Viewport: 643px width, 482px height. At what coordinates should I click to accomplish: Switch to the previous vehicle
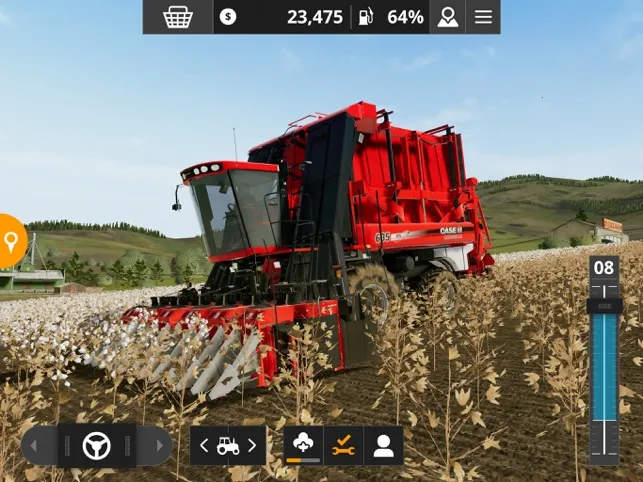204,446
